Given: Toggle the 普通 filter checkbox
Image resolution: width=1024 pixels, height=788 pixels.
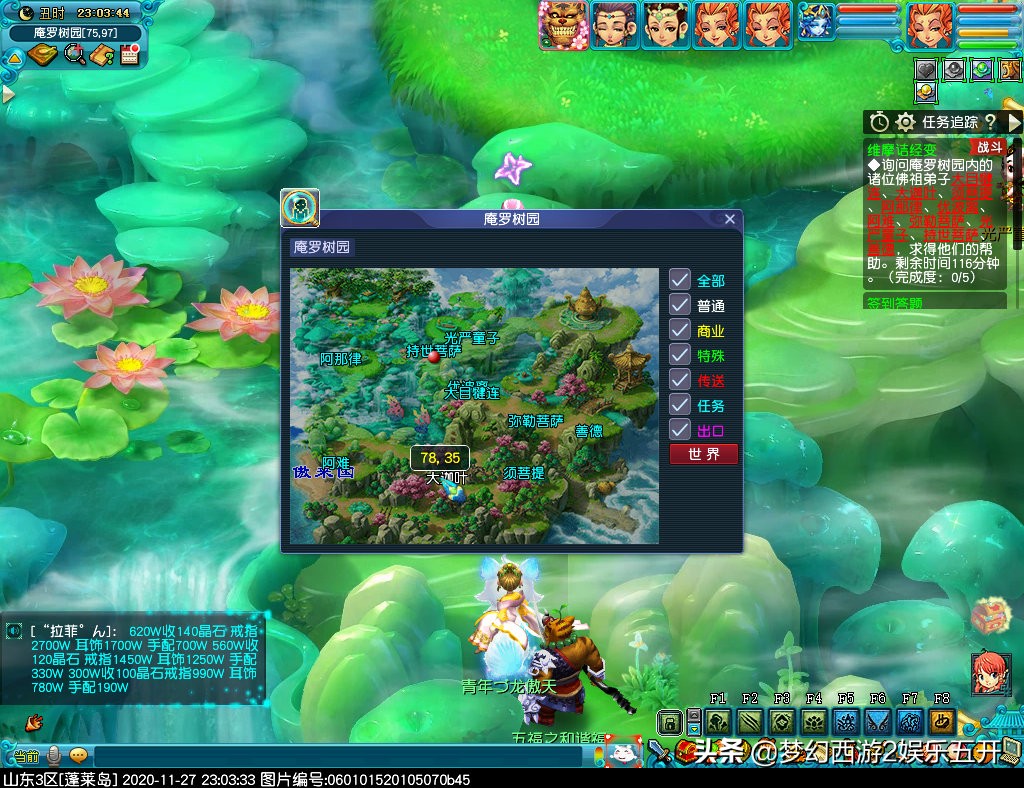Looking at the screenshot, I should tap(680, 305).
